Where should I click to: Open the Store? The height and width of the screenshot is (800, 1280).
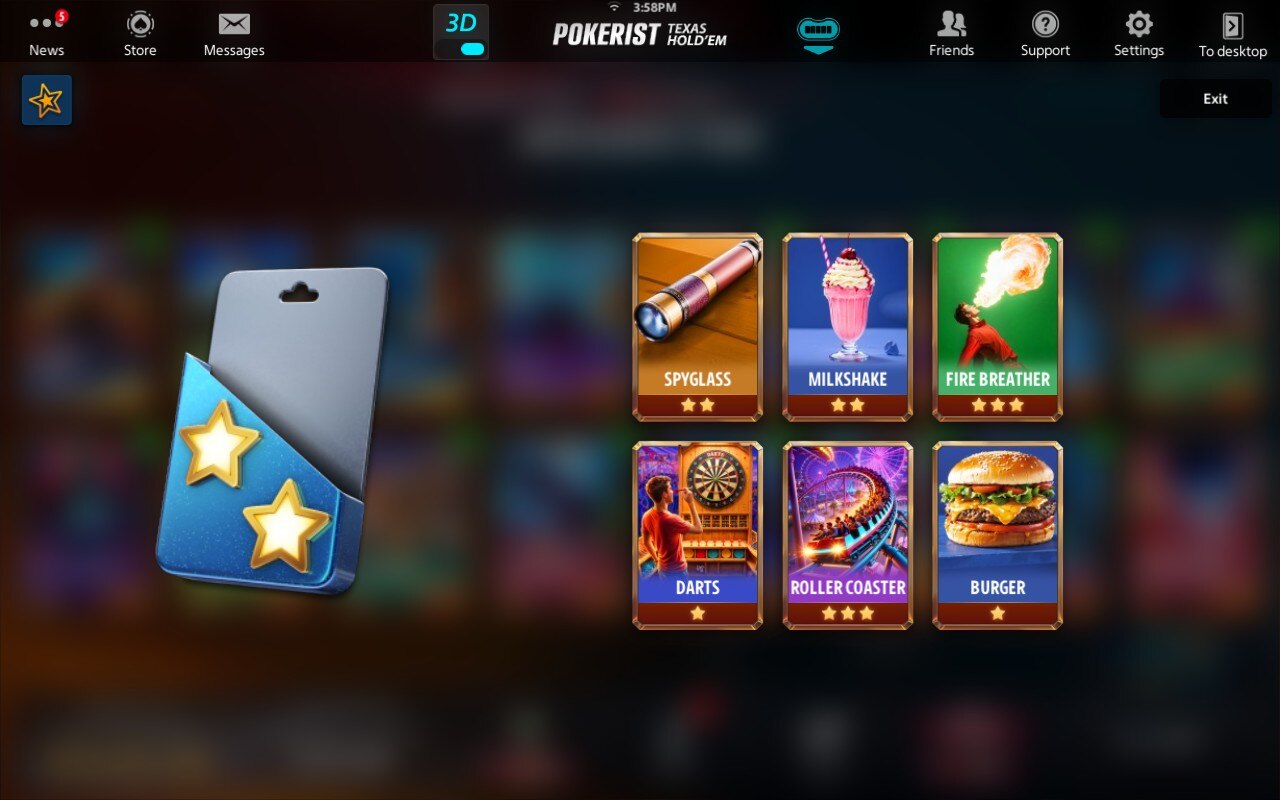tap(140, 33)
